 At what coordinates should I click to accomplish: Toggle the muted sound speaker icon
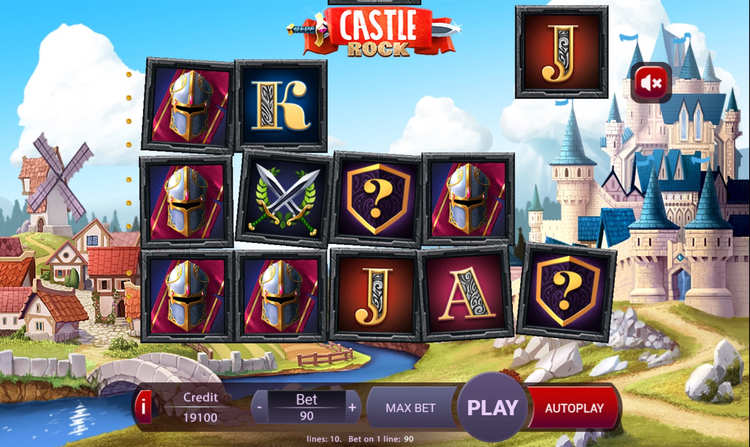pyautogui.click(x=651, y=83)
